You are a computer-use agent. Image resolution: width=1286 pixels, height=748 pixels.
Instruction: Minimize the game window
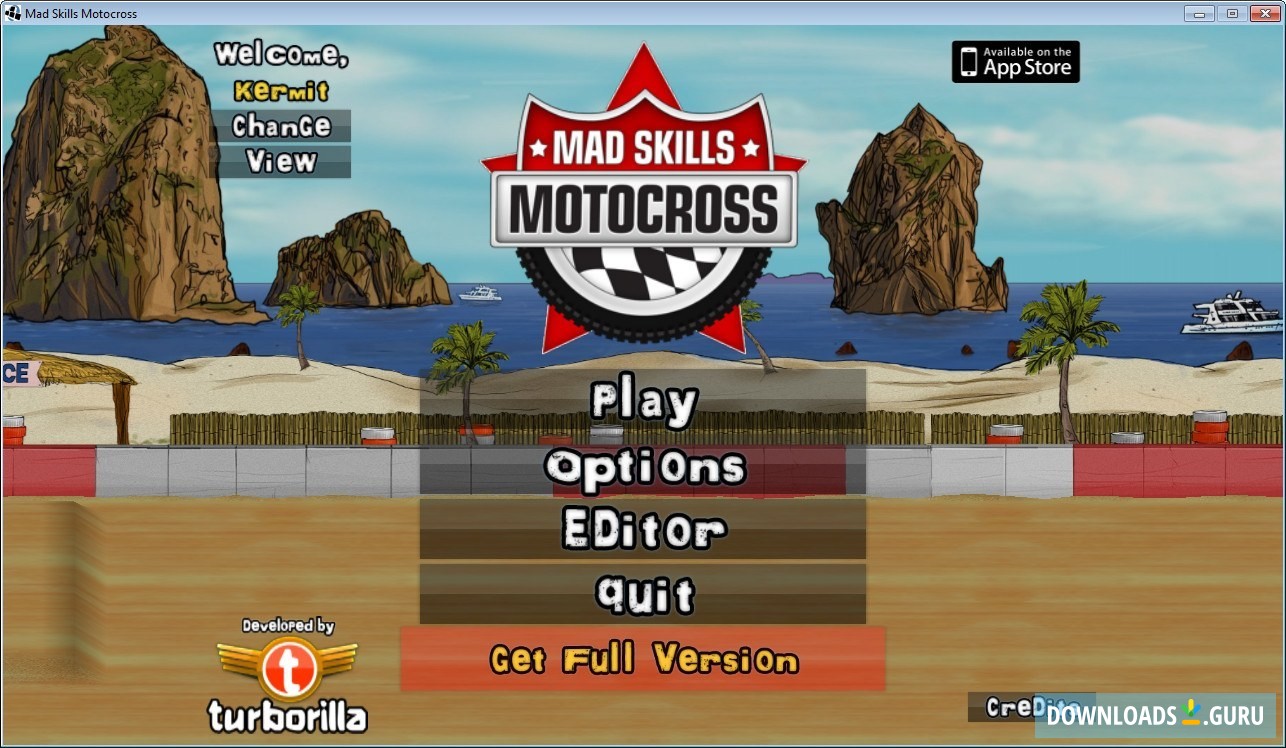(1198, 13)
